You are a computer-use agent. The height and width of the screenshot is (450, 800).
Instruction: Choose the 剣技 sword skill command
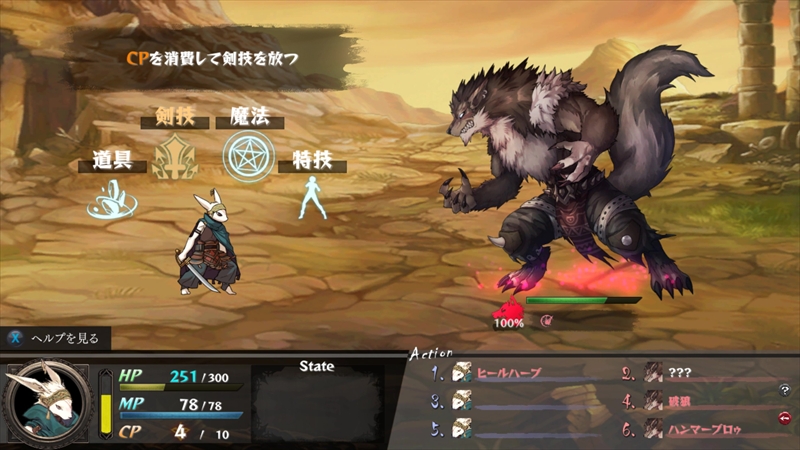point(175,158)
